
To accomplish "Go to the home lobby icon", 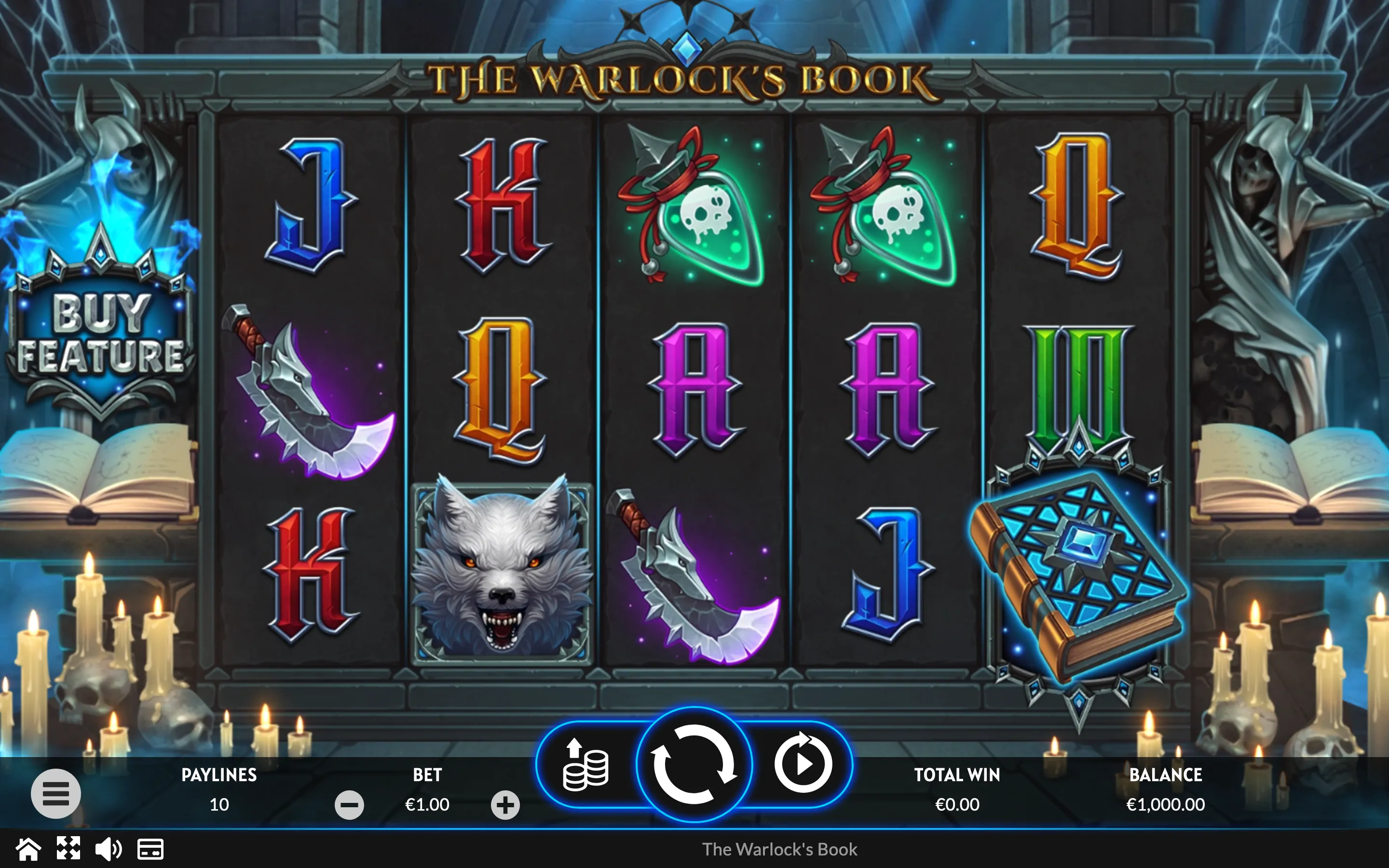I will click(27, 849).
